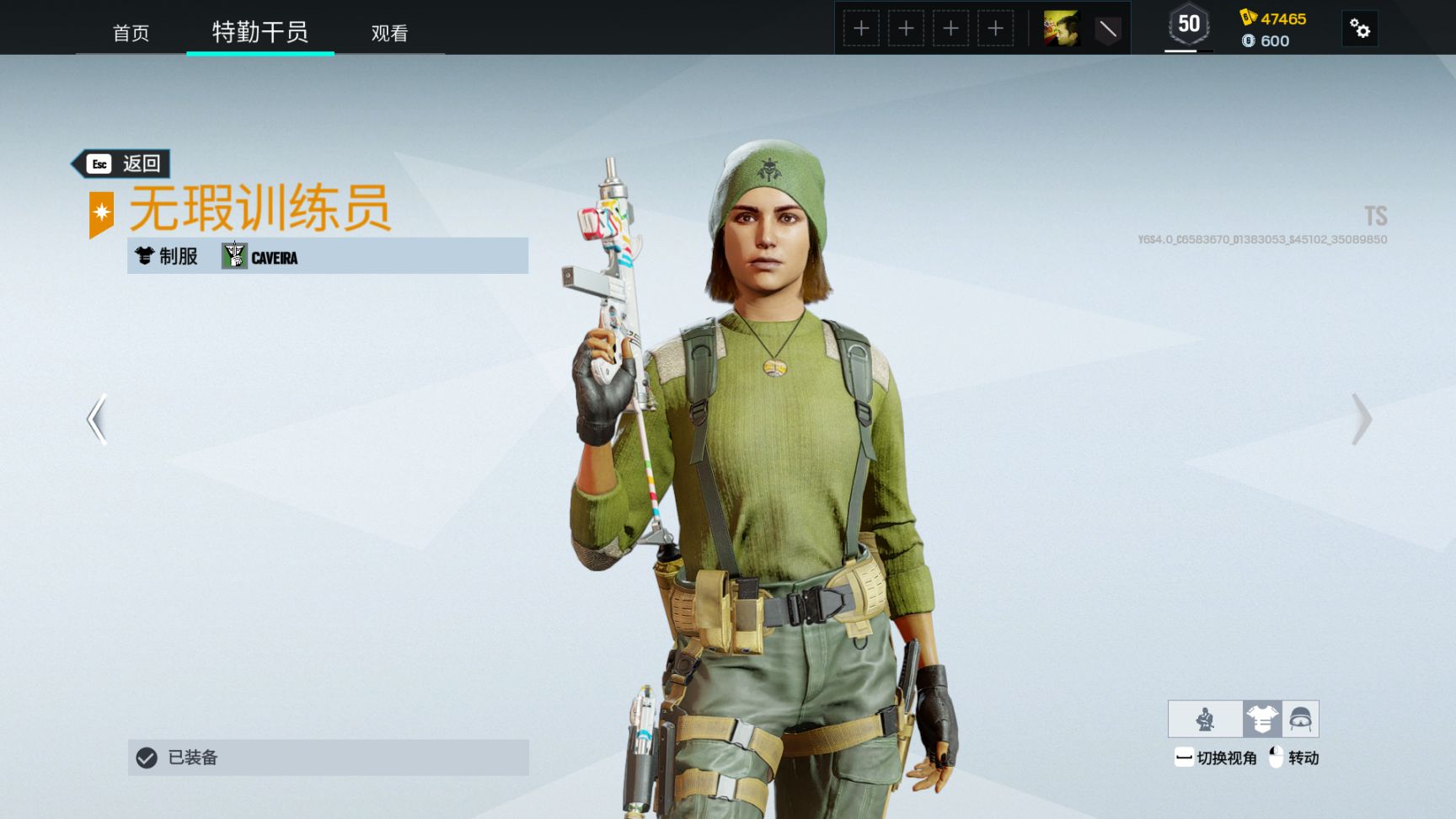Switch to the 特勤干员 tab

pos(260,32)
